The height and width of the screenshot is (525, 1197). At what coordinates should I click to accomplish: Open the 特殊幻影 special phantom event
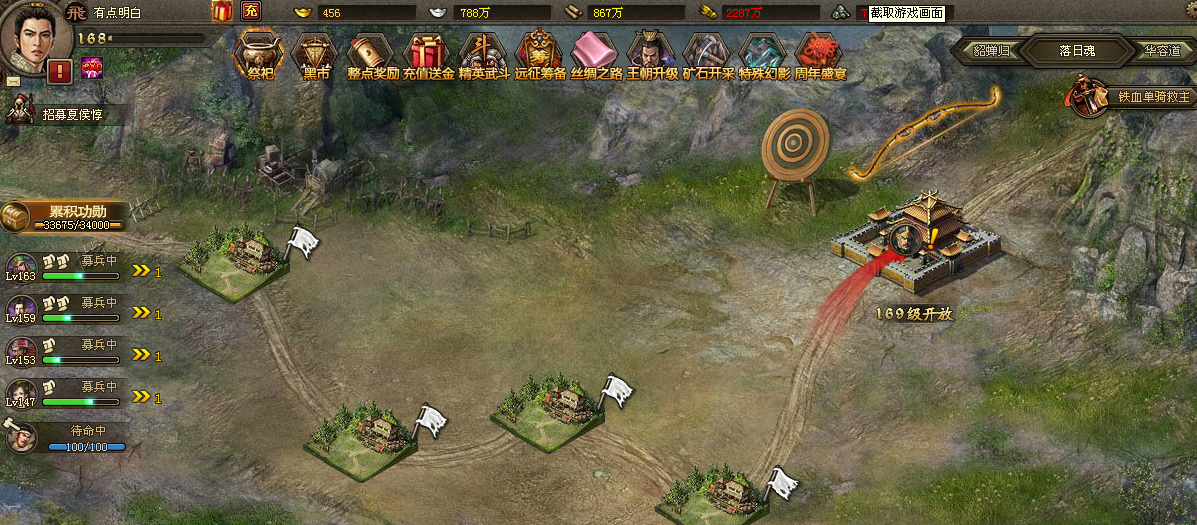[764, 55]
